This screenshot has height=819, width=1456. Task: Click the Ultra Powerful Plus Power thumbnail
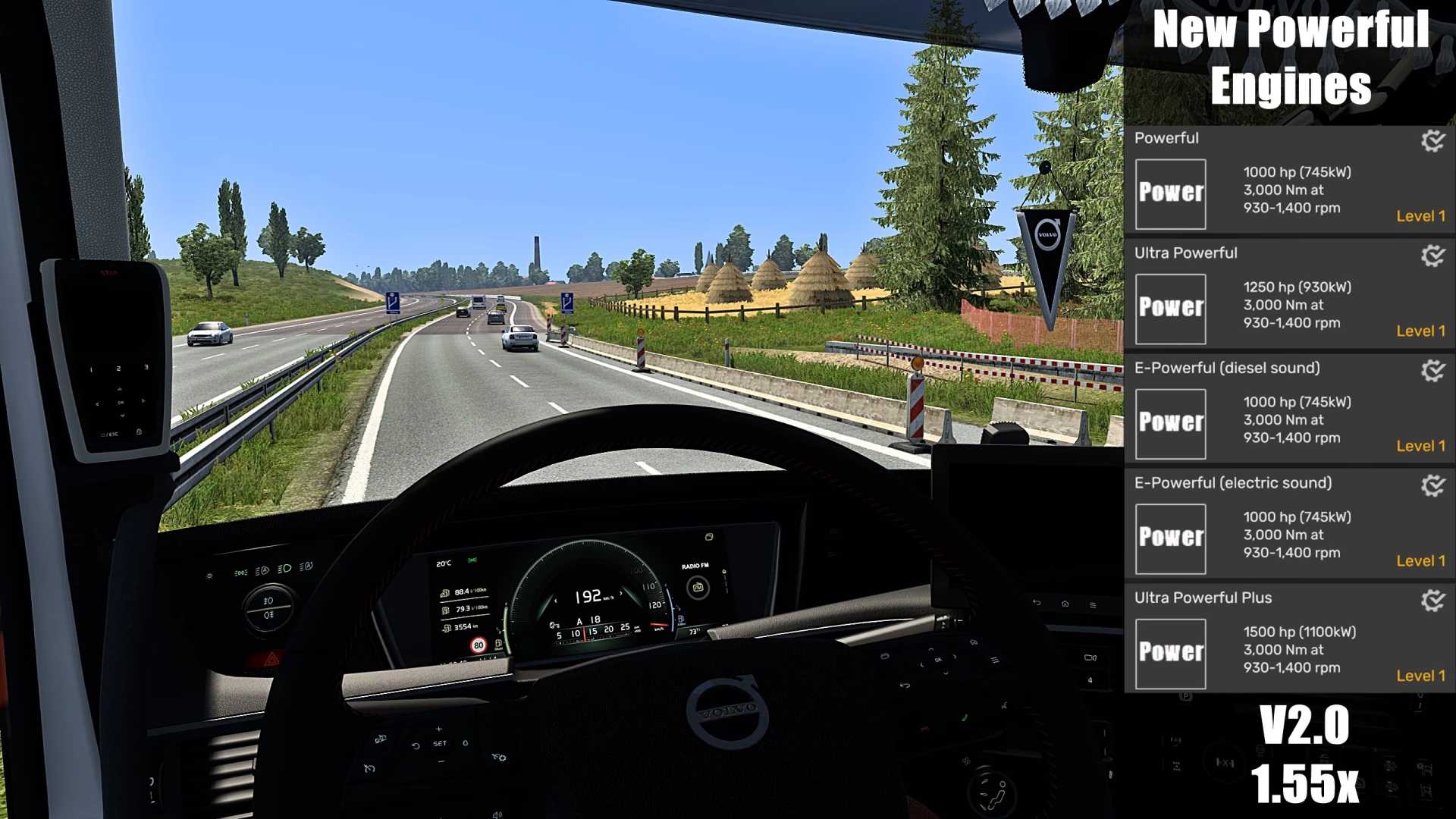click(1170, 653)
